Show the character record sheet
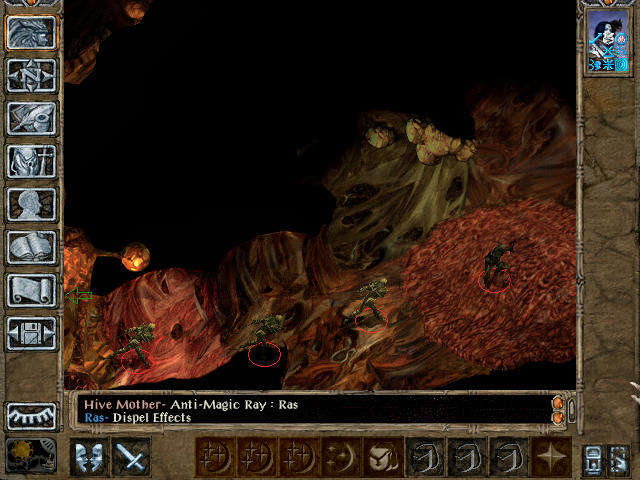This screenshot has width=640, height=480. 32,204
